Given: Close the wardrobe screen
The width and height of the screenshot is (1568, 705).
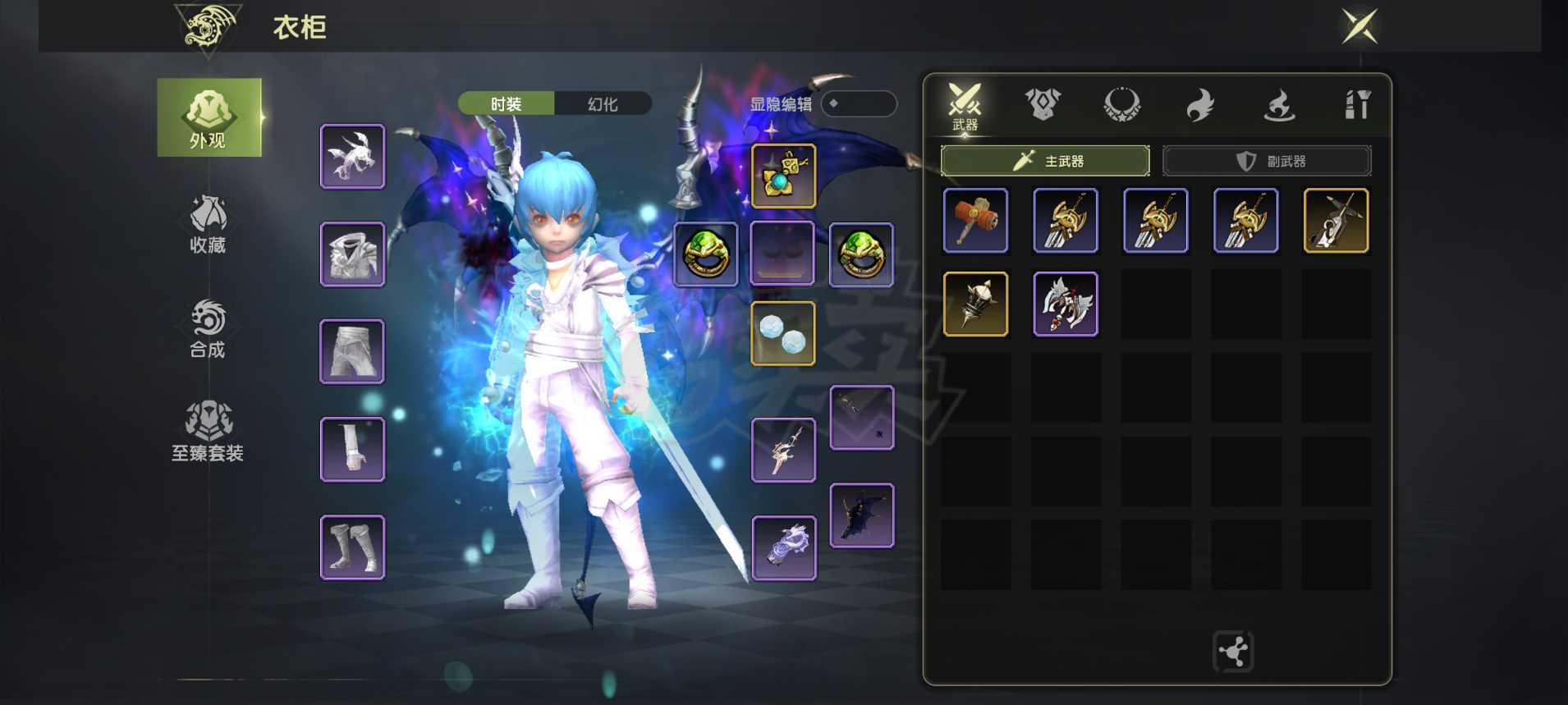Looking at the screenshot, I should (1359, 26).
